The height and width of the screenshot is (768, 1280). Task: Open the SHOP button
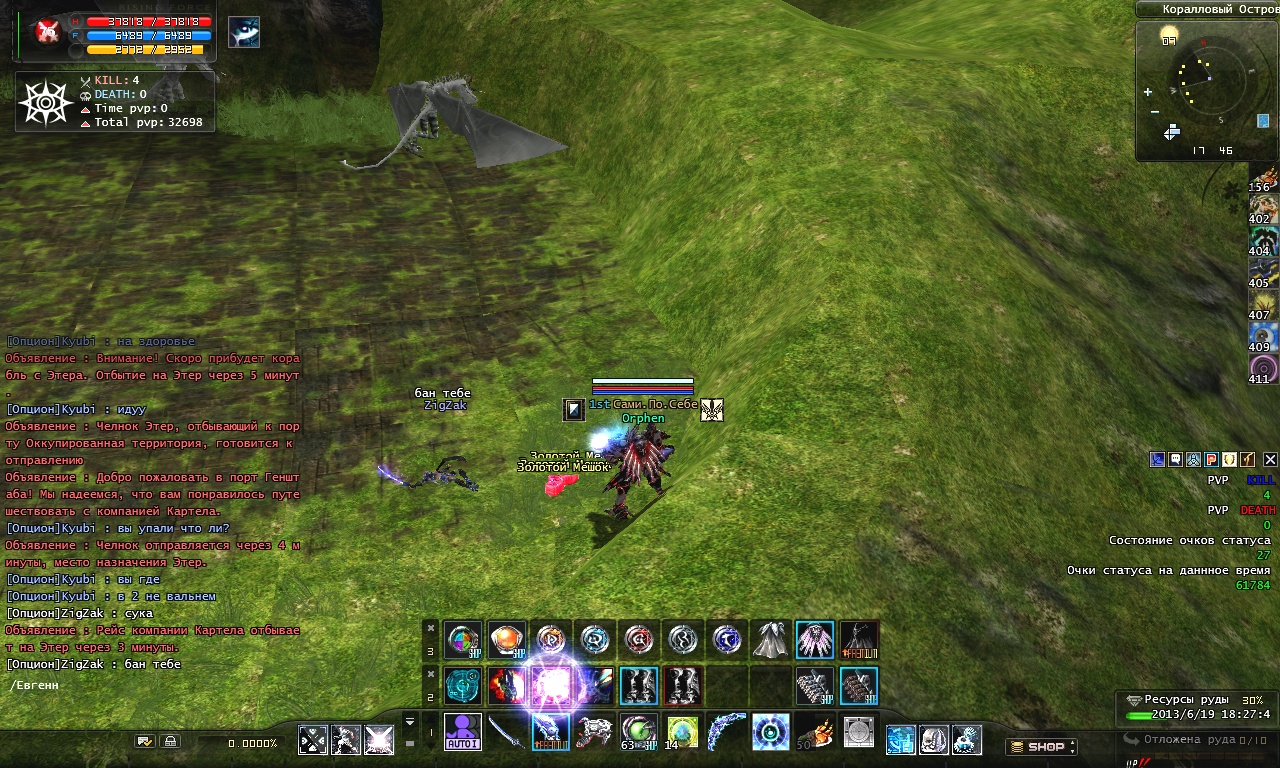coord(1041,747)
